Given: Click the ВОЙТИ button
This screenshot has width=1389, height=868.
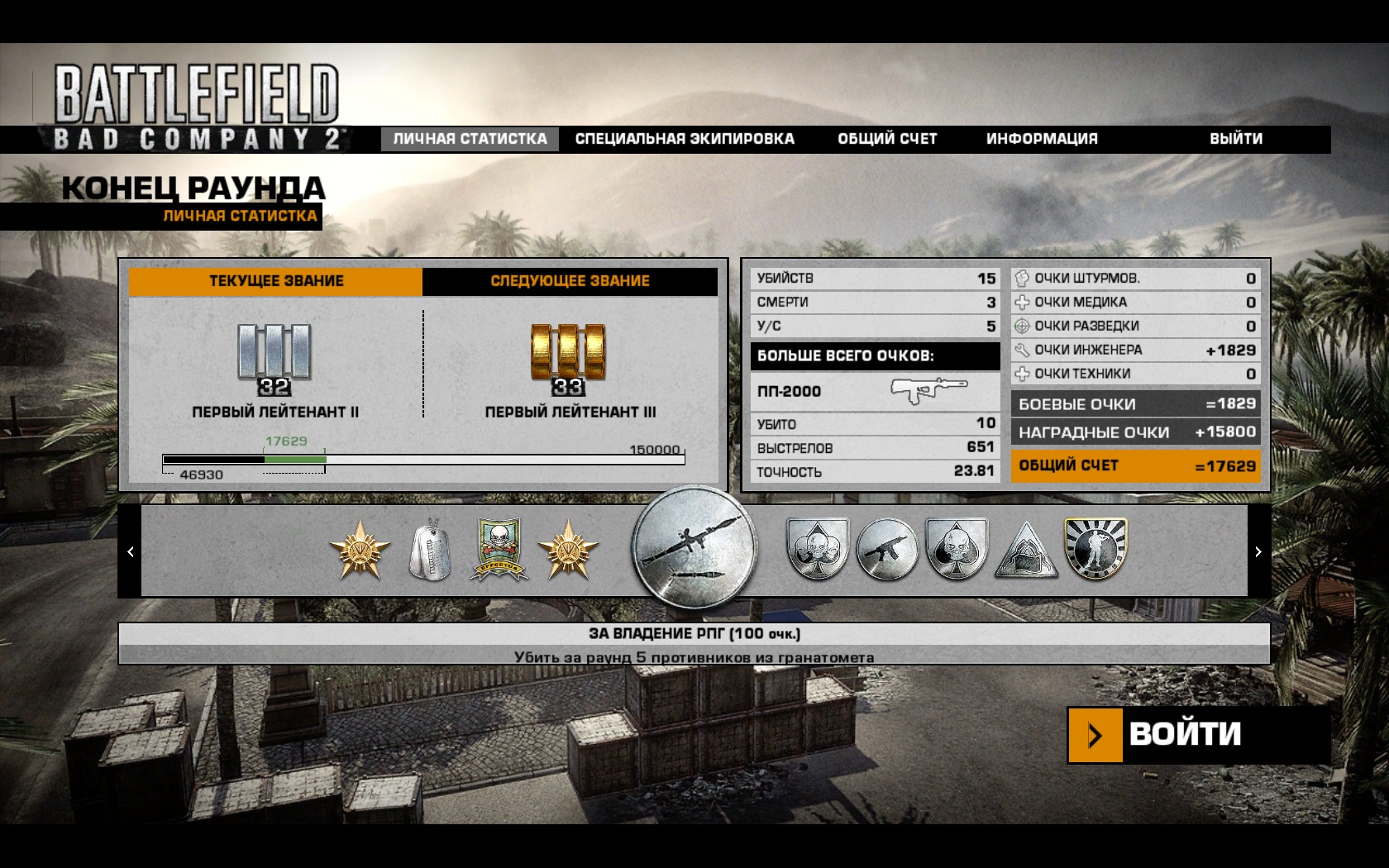Looking at the screenshot, I should click(1184, 734).
